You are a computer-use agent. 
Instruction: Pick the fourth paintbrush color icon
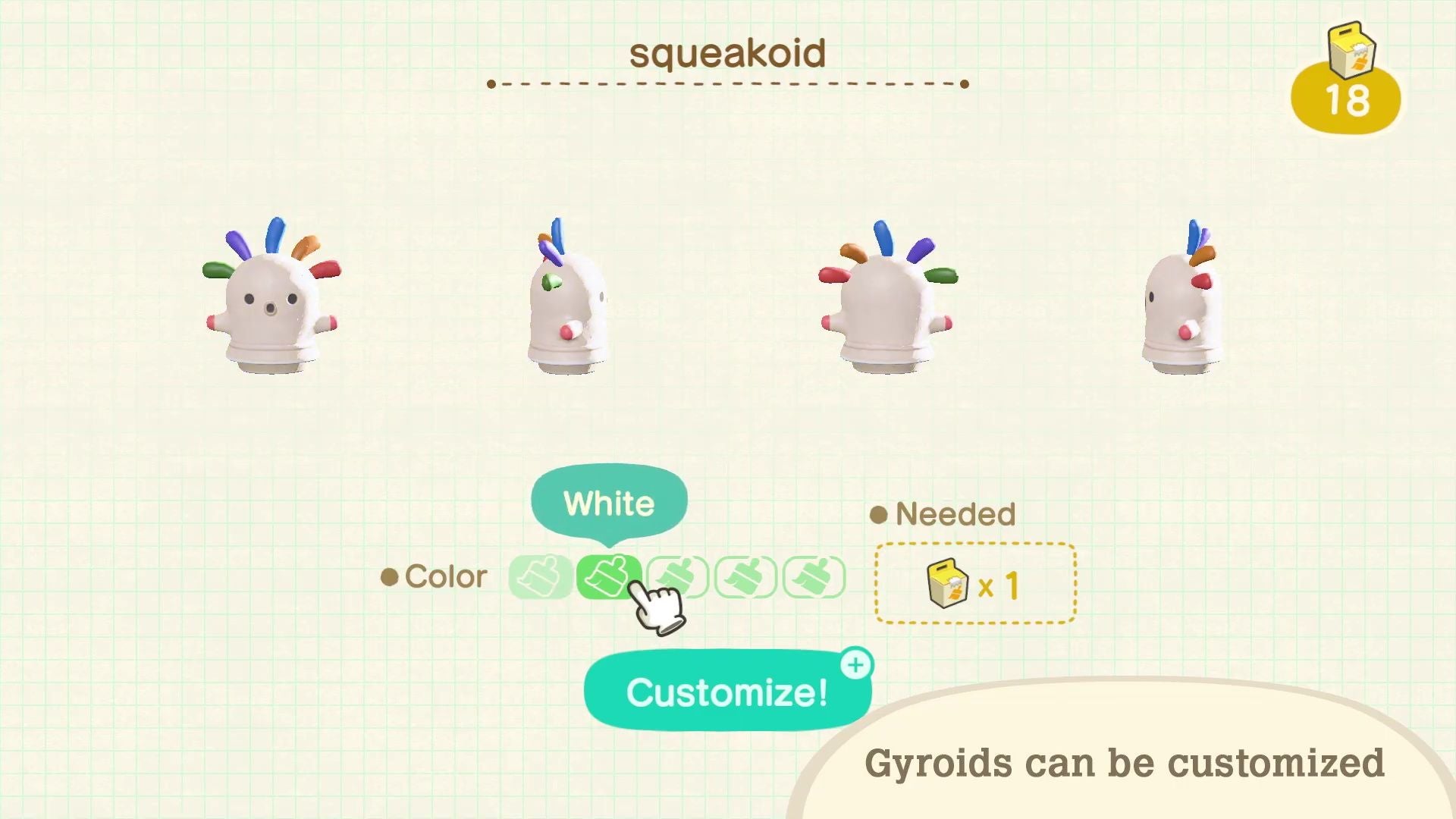[x=744, y=578]
